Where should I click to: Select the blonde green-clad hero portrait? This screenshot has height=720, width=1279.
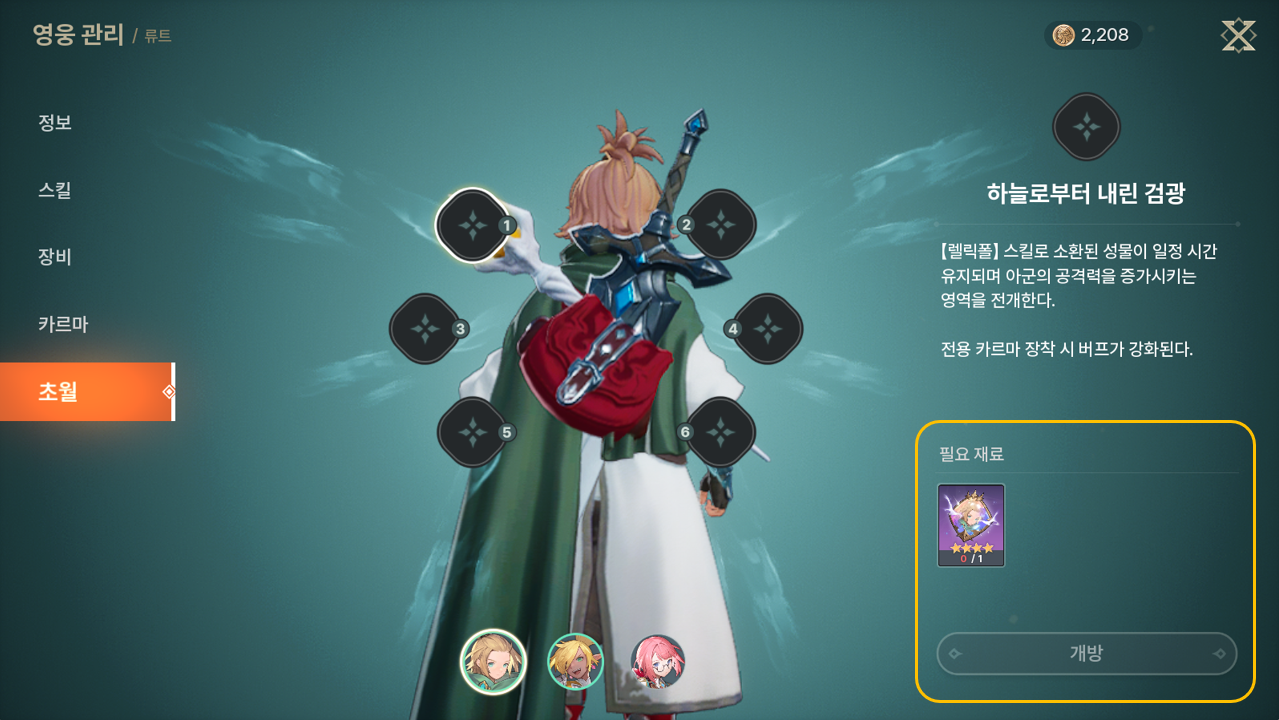coord(493,661)
